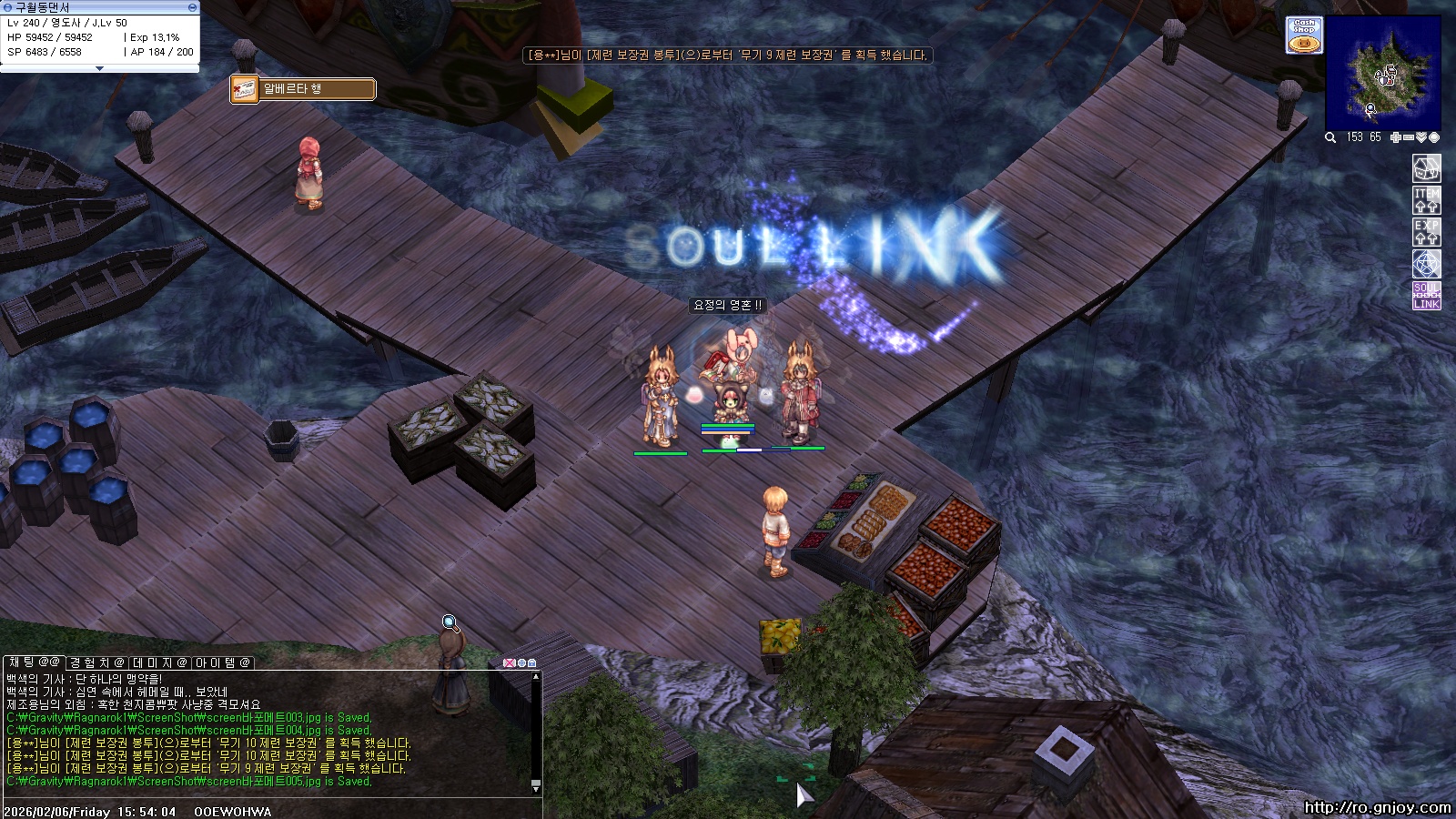The image size is (1456, 819).
Task: Click the chat window lock icon
Action: point(531,663)
